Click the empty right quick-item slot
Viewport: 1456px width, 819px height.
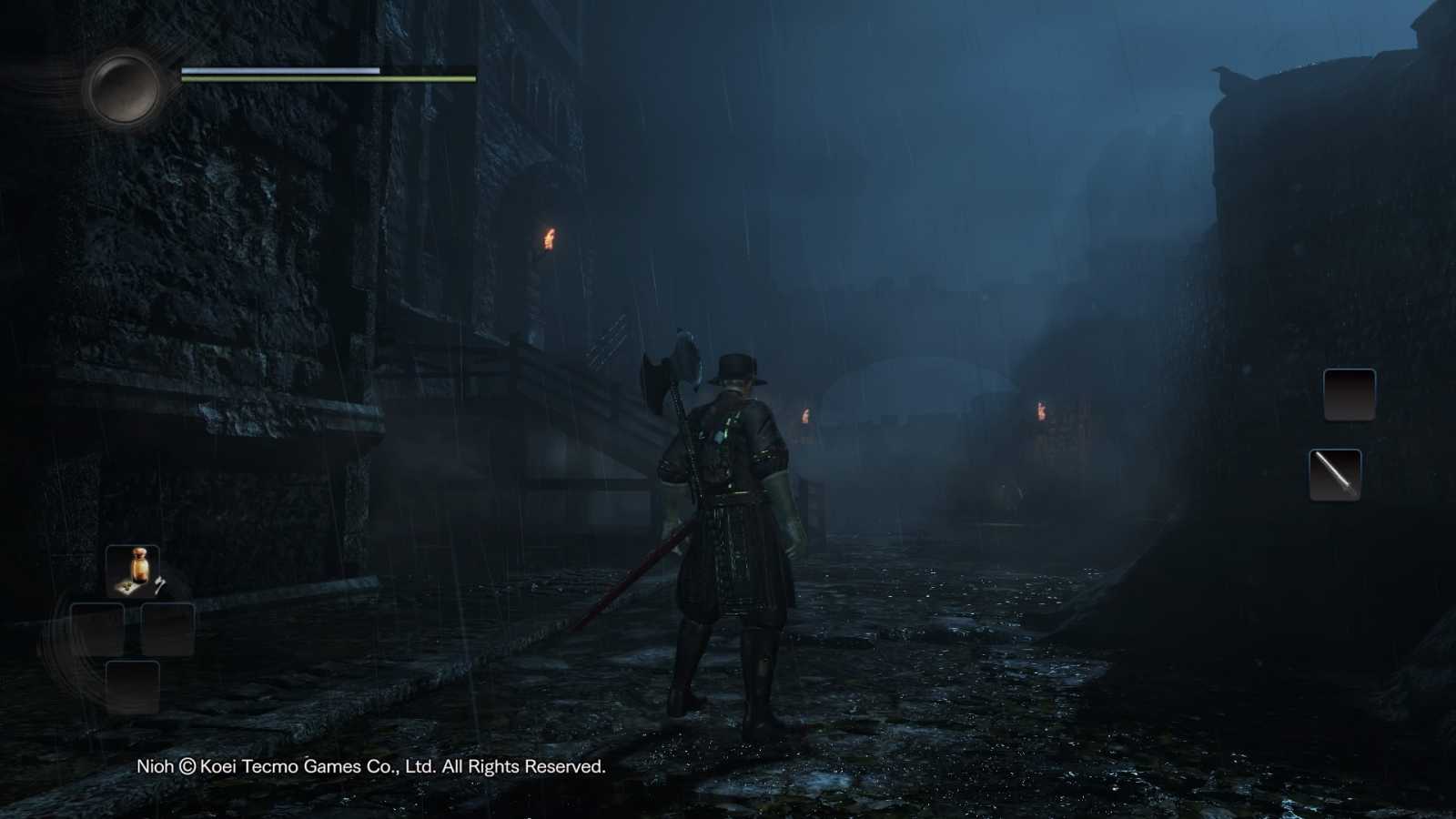pyautogui.click(x=167, y=629)
